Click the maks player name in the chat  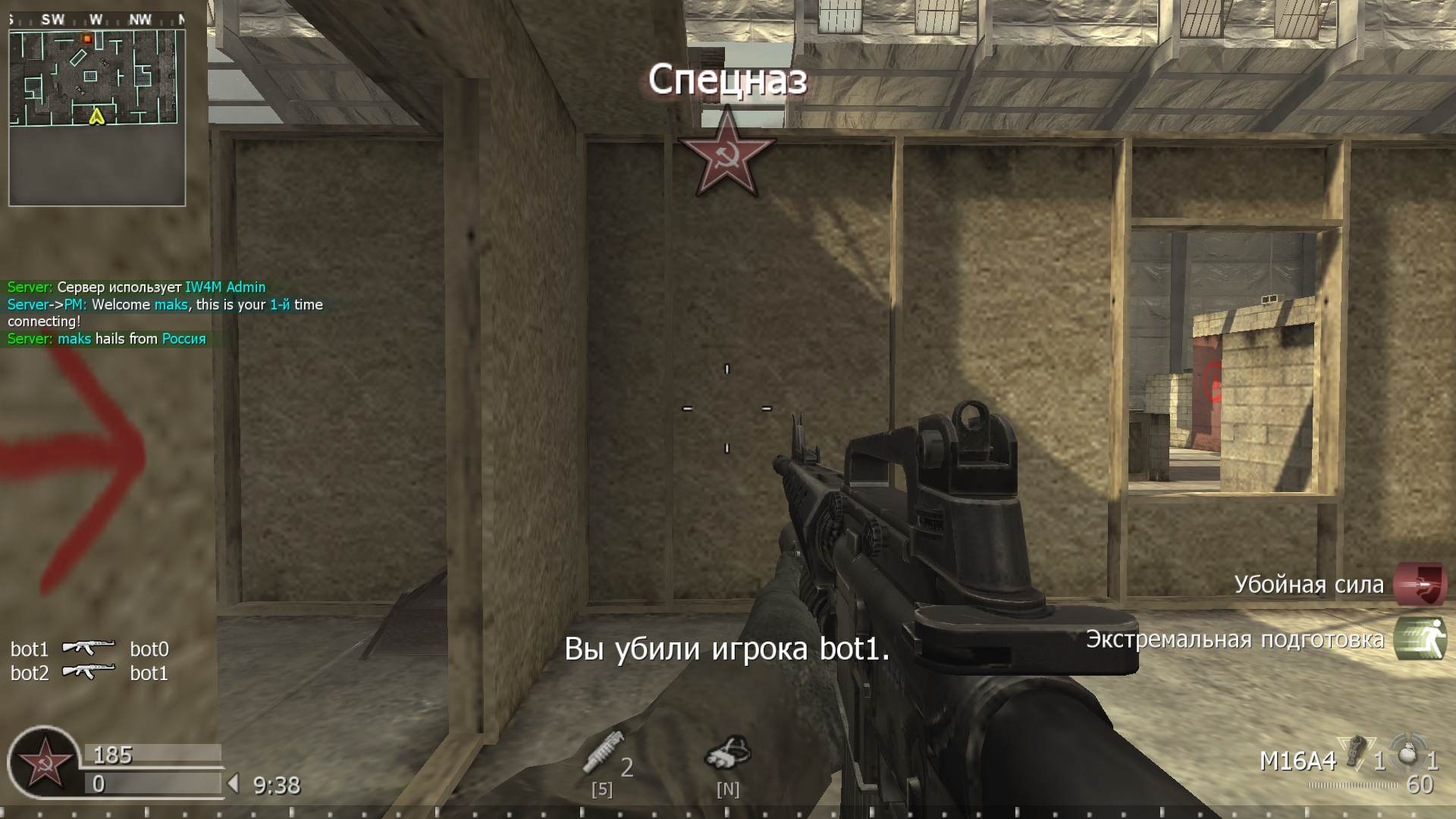[168, 304]
